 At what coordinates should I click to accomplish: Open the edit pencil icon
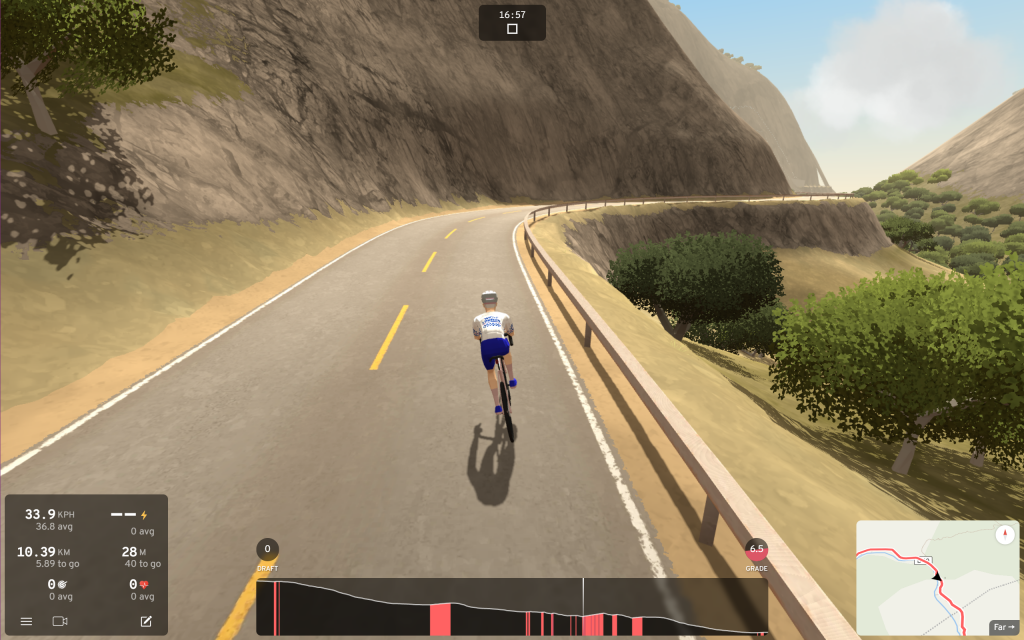coord(146,621)
